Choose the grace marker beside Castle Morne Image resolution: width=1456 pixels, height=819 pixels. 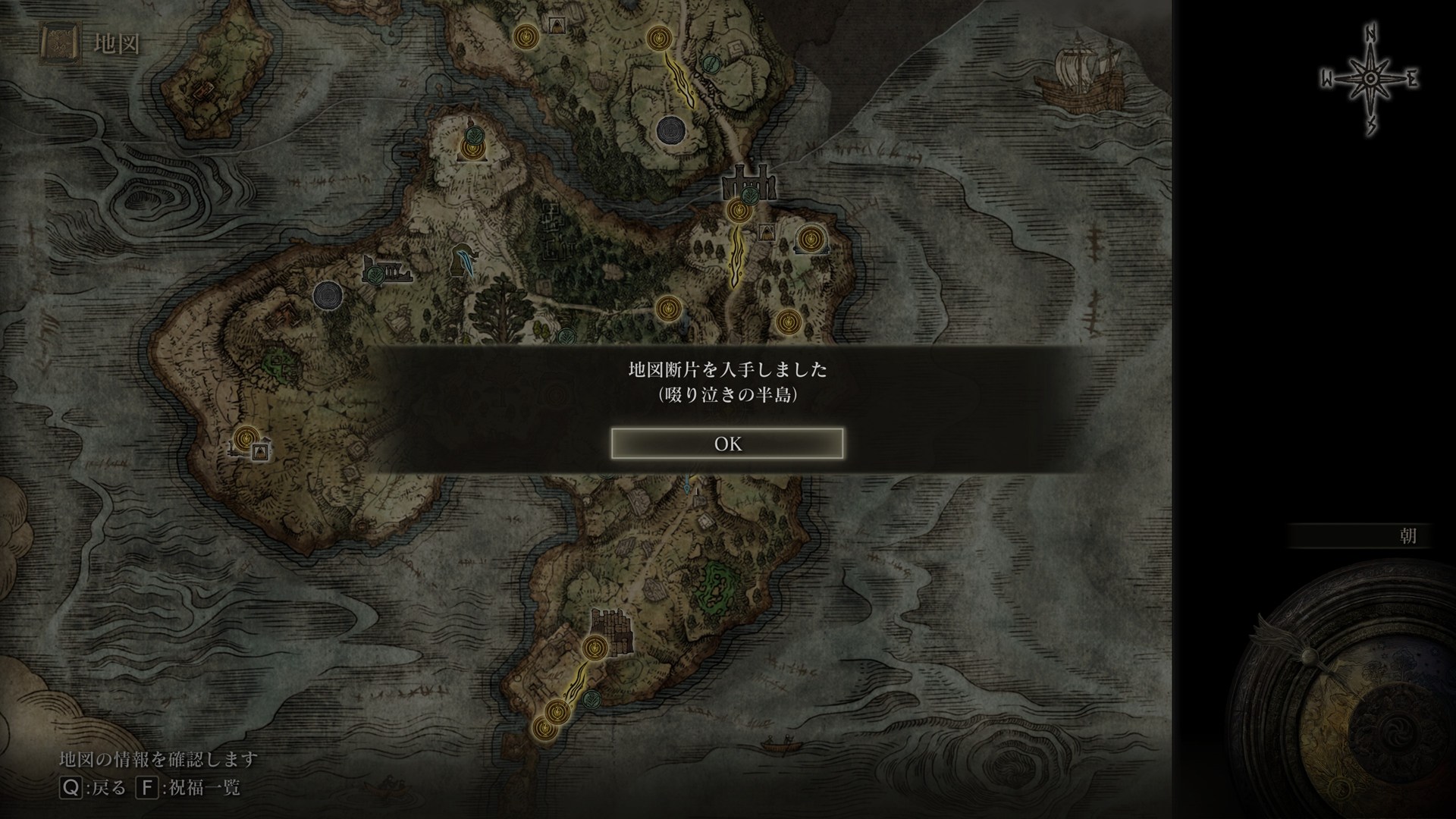click(x=594, y=648)
